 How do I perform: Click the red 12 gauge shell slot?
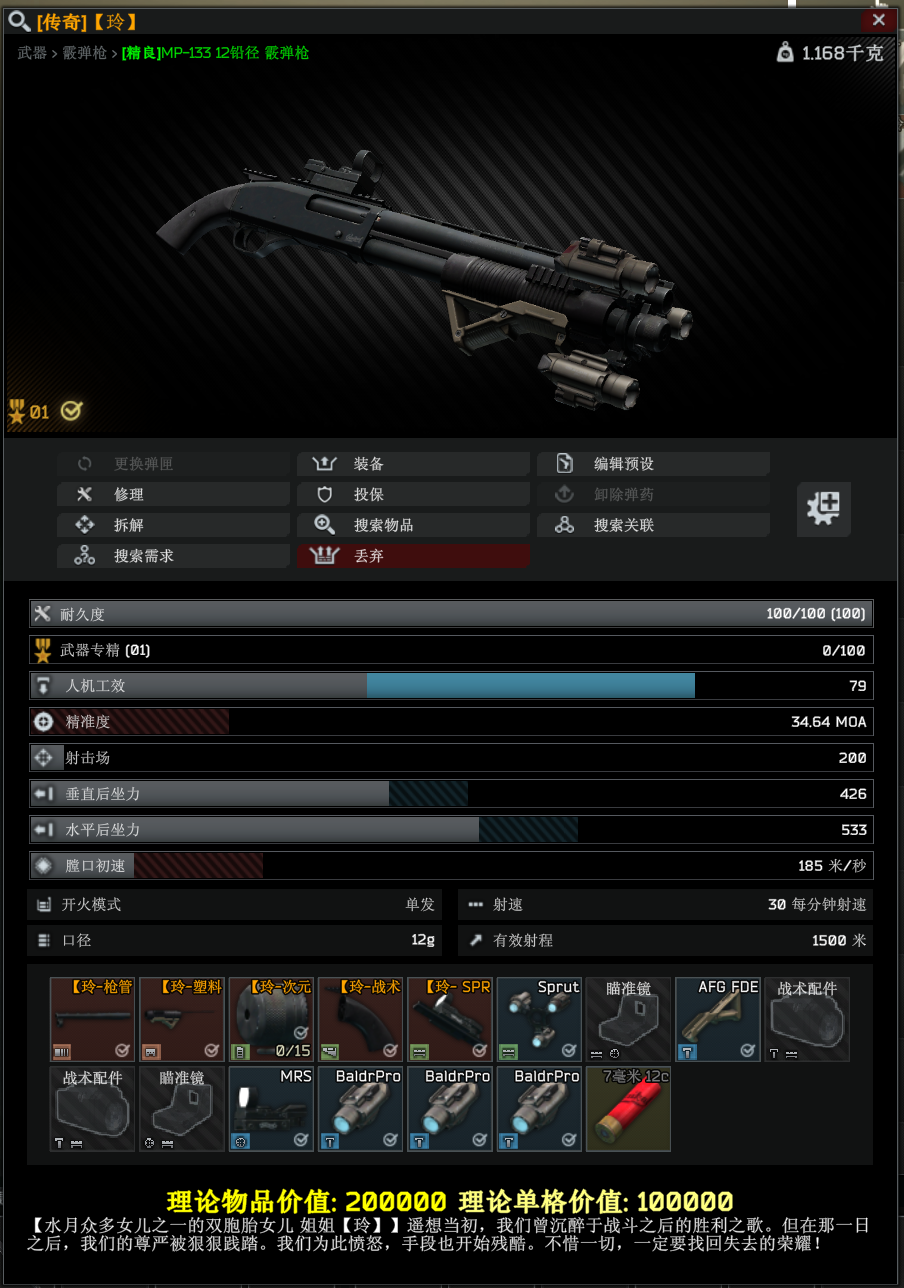[x=628, y=1109]
